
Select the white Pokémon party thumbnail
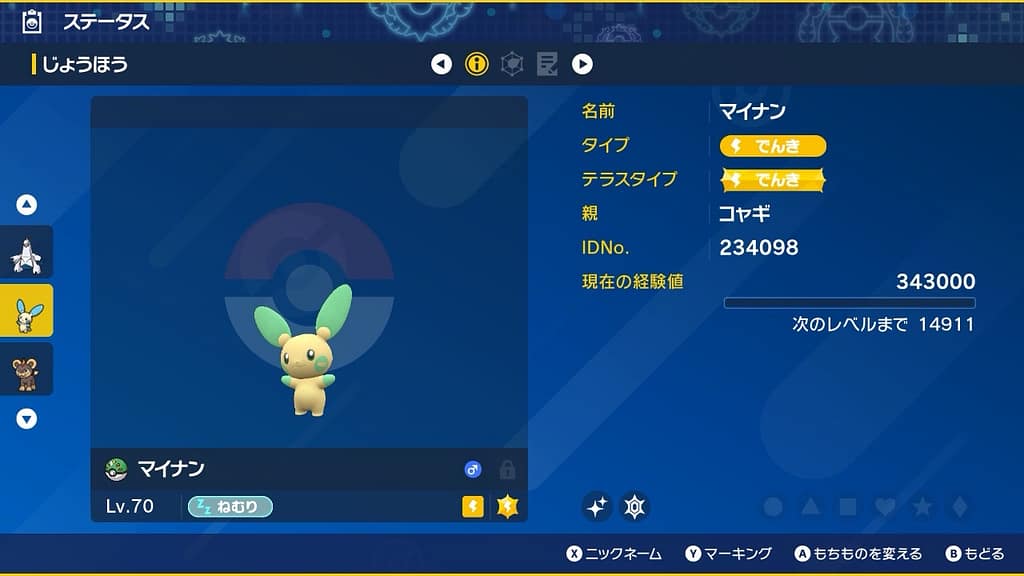tap(26, 254)
